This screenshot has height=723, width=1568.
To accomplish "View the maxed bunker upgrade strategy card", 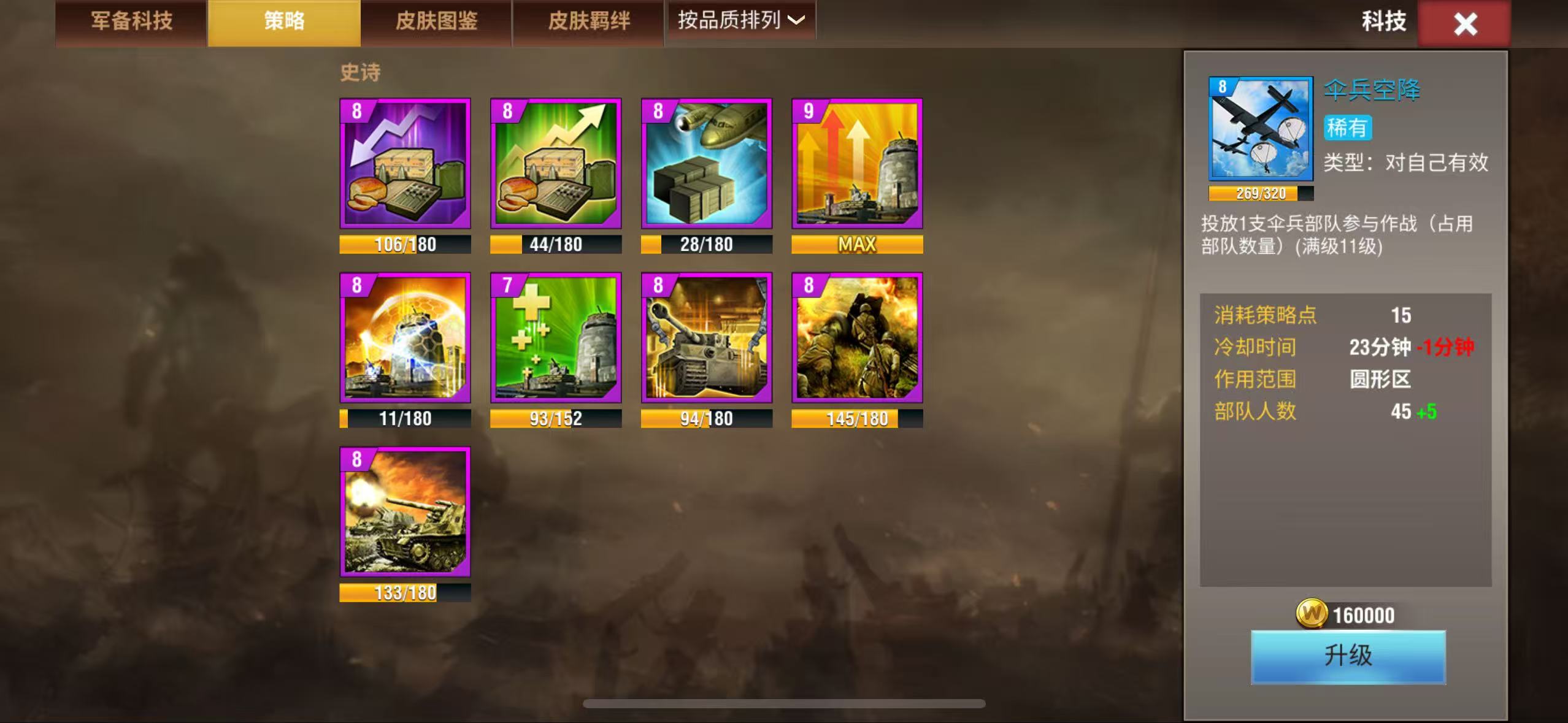I will coord(856,166).
